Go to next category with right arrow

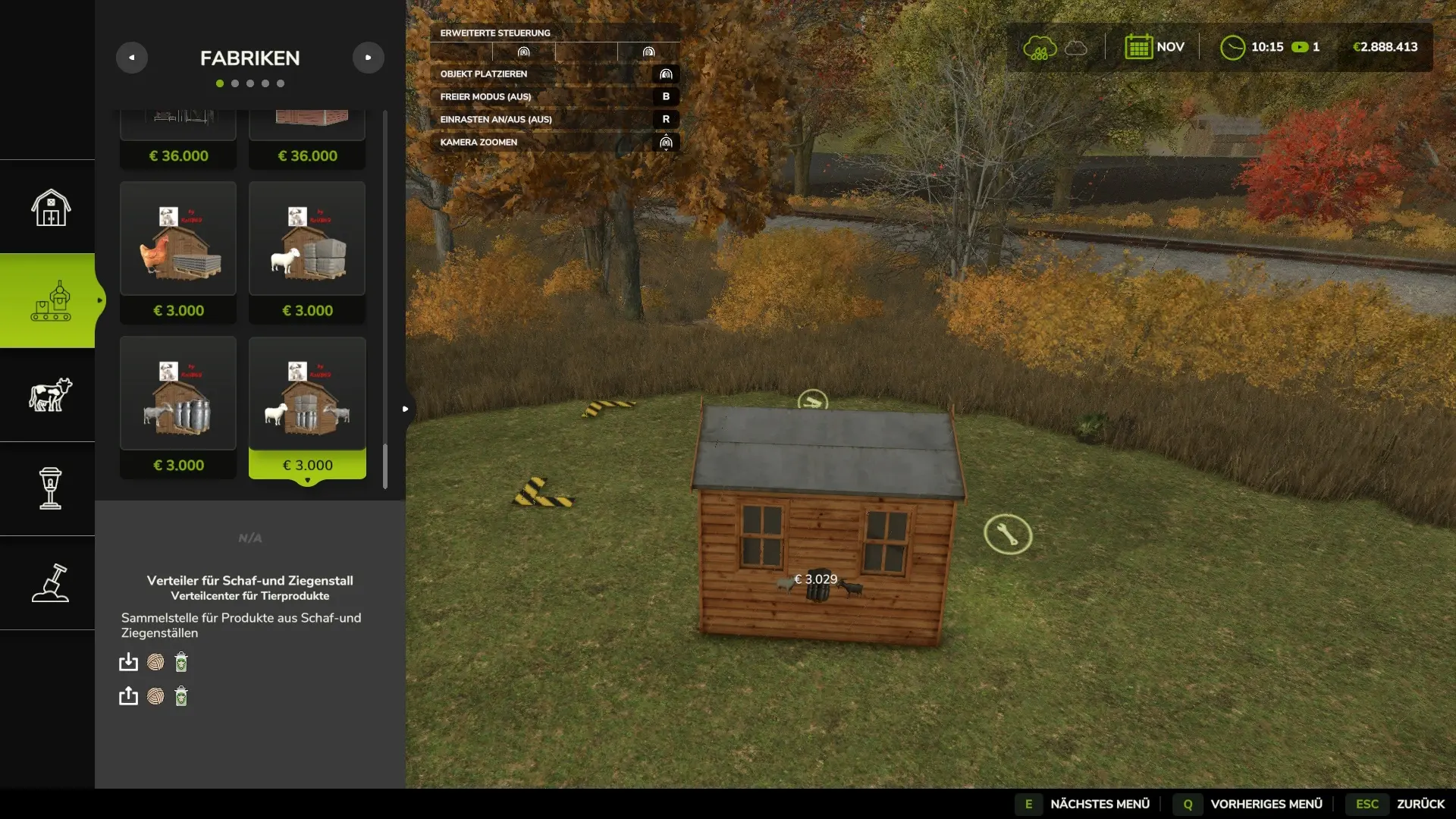(369, 58)
